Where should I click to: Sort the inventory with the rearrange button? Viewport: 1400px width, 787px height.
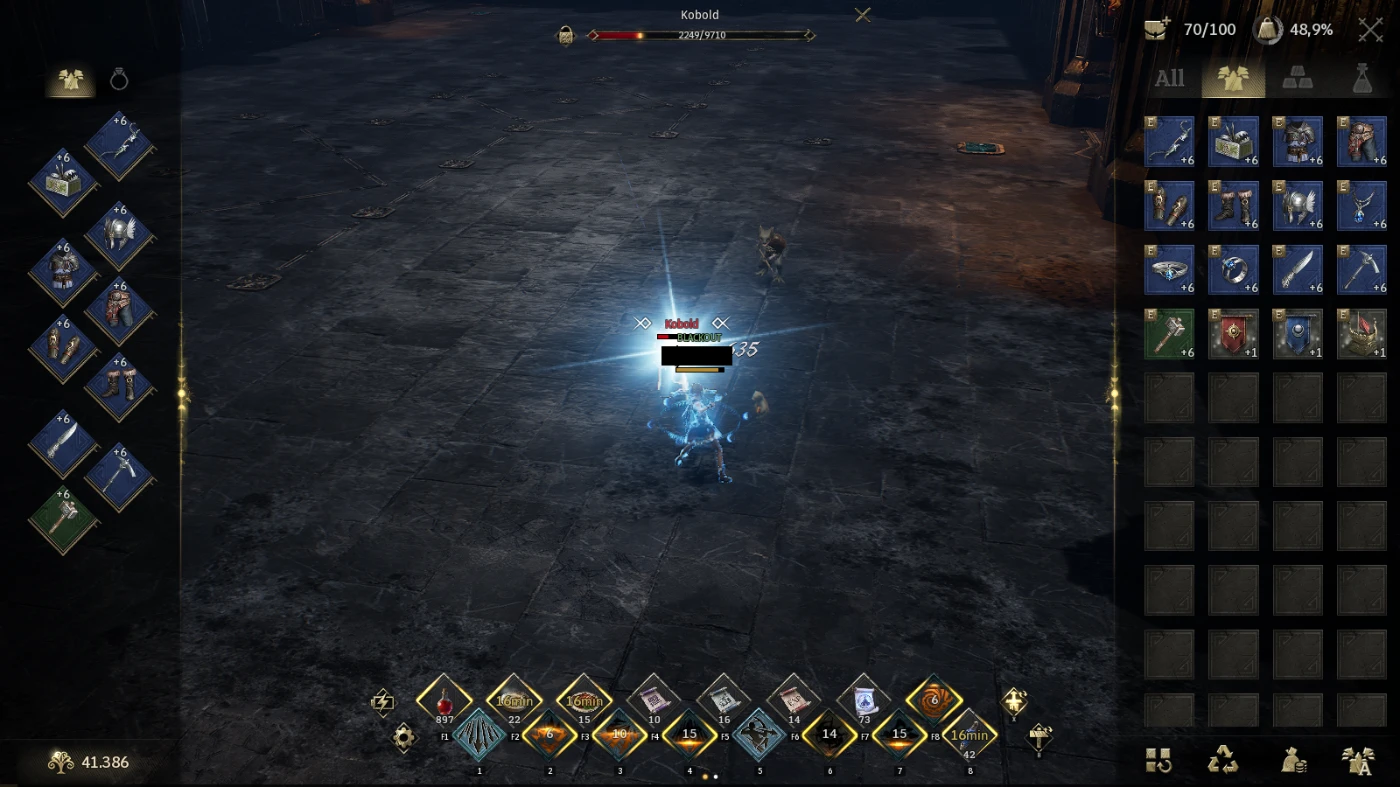(1159, 761)
